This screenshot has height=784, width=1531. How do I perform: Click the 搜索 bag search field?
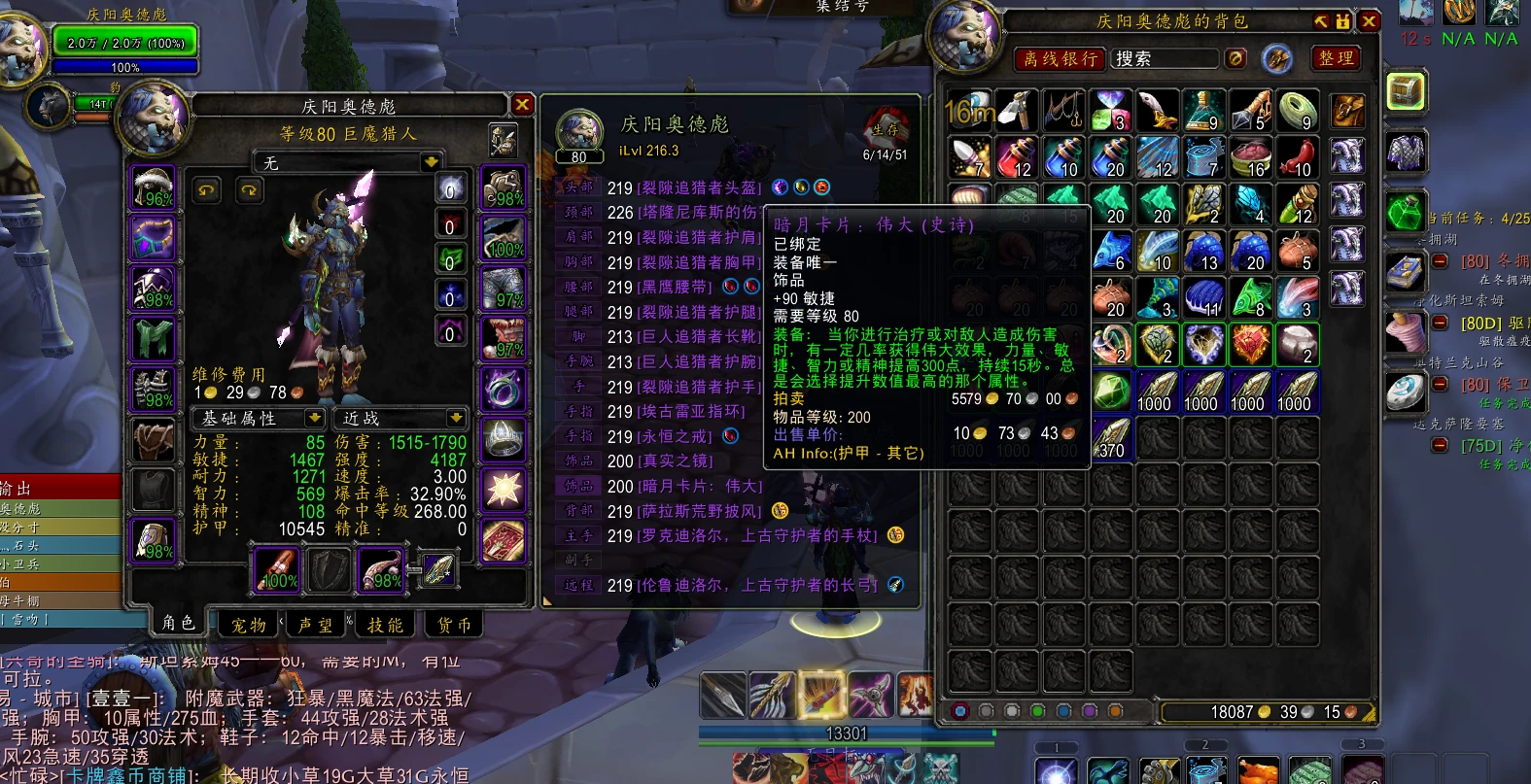click(x=1165, y=59)
